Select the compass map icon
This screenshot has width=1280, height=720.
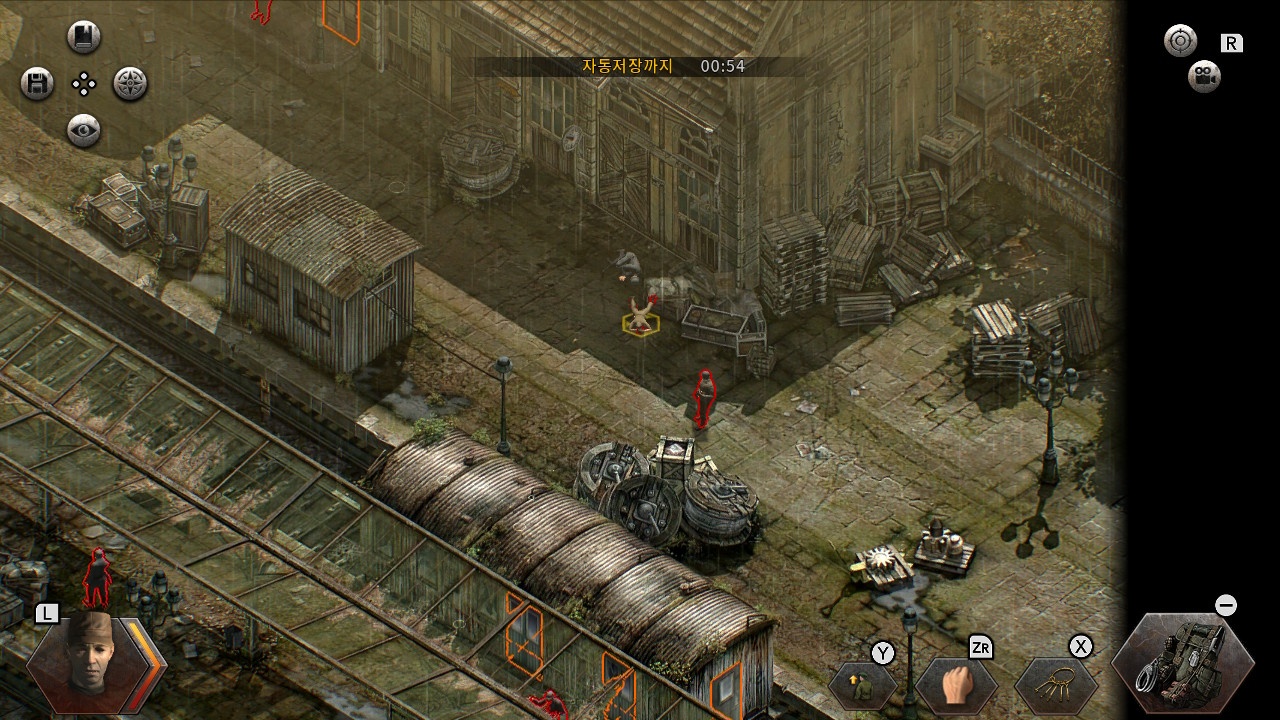pyautogui.click(x=129, y=84)
